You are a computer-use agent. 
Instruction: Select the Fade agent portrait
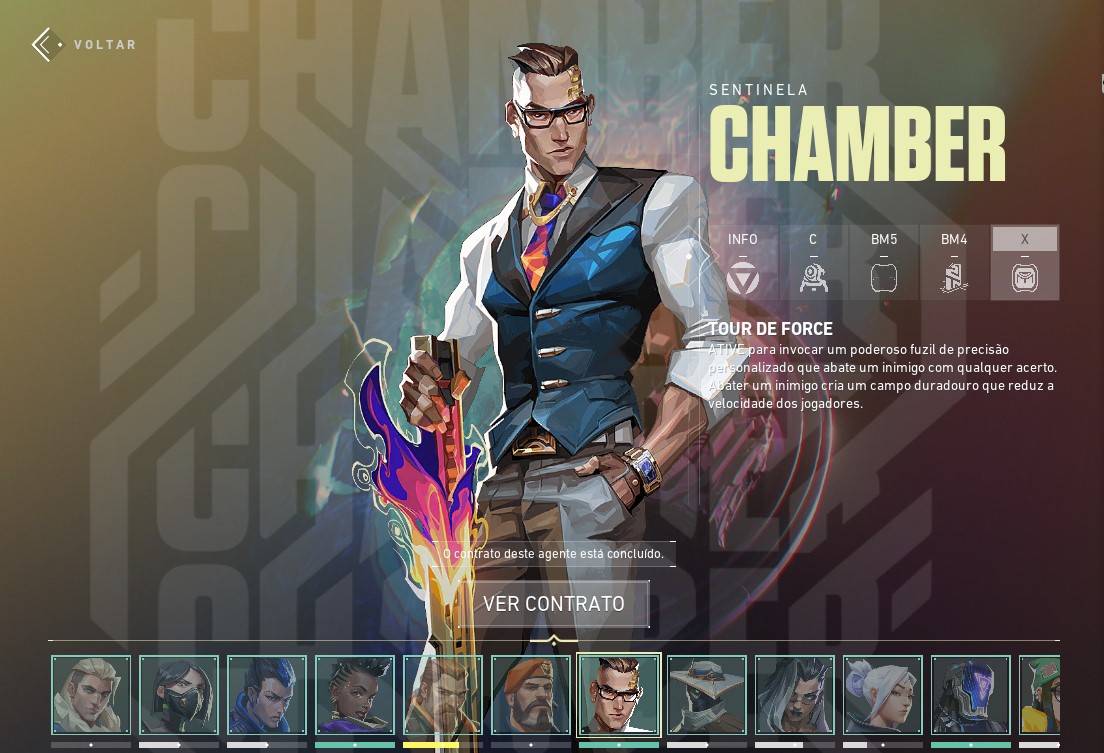795,695
